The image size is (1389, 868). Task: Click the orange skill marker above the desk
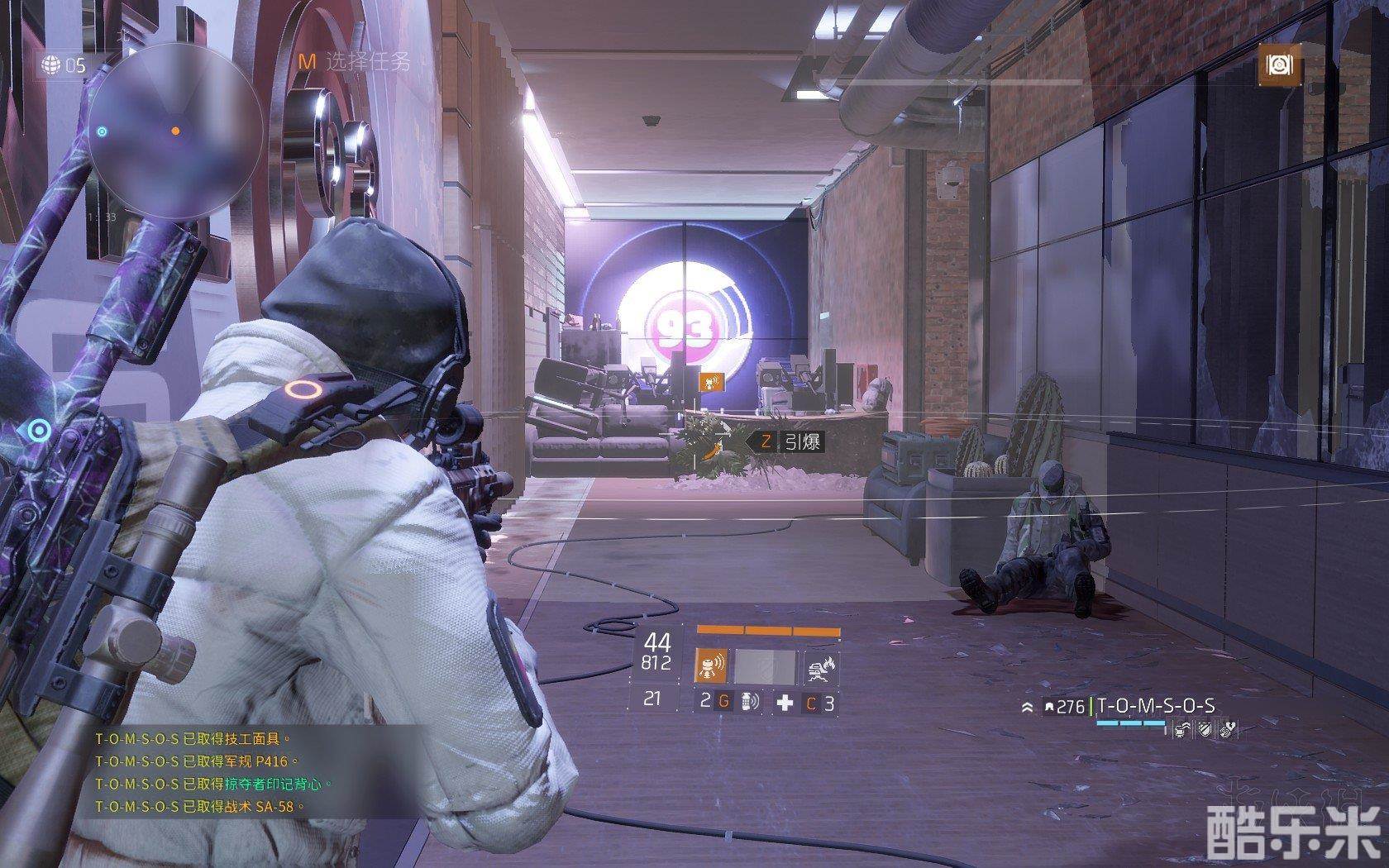coord(711,382)
